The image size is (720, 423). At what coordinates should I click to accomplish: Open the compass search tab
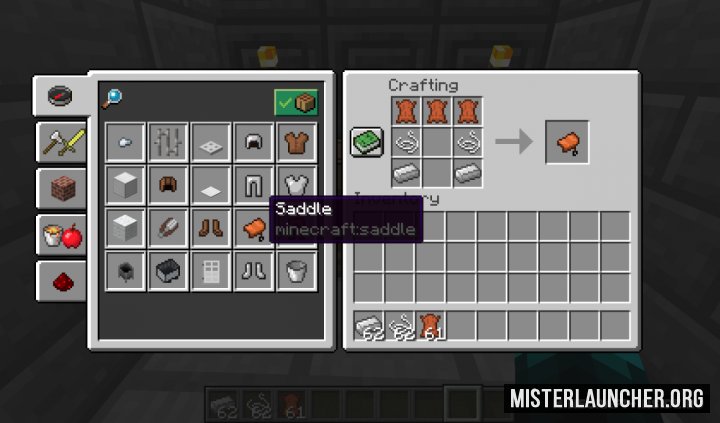point(60,97)
